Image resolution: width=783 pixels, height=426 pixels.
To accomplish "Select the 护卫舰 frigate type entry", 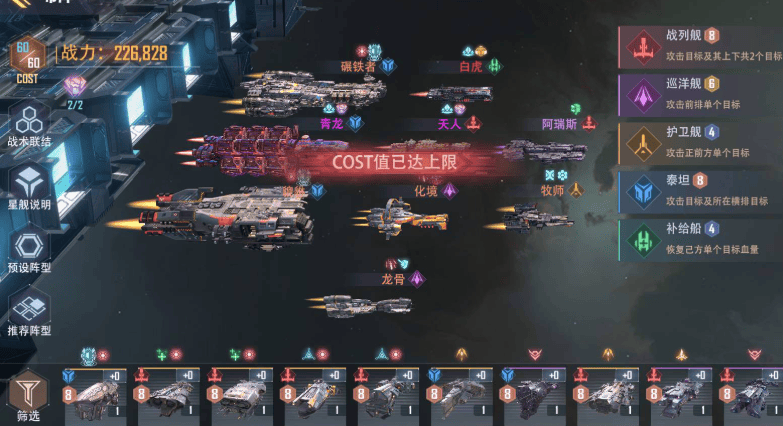I will [x=700, y=143].
